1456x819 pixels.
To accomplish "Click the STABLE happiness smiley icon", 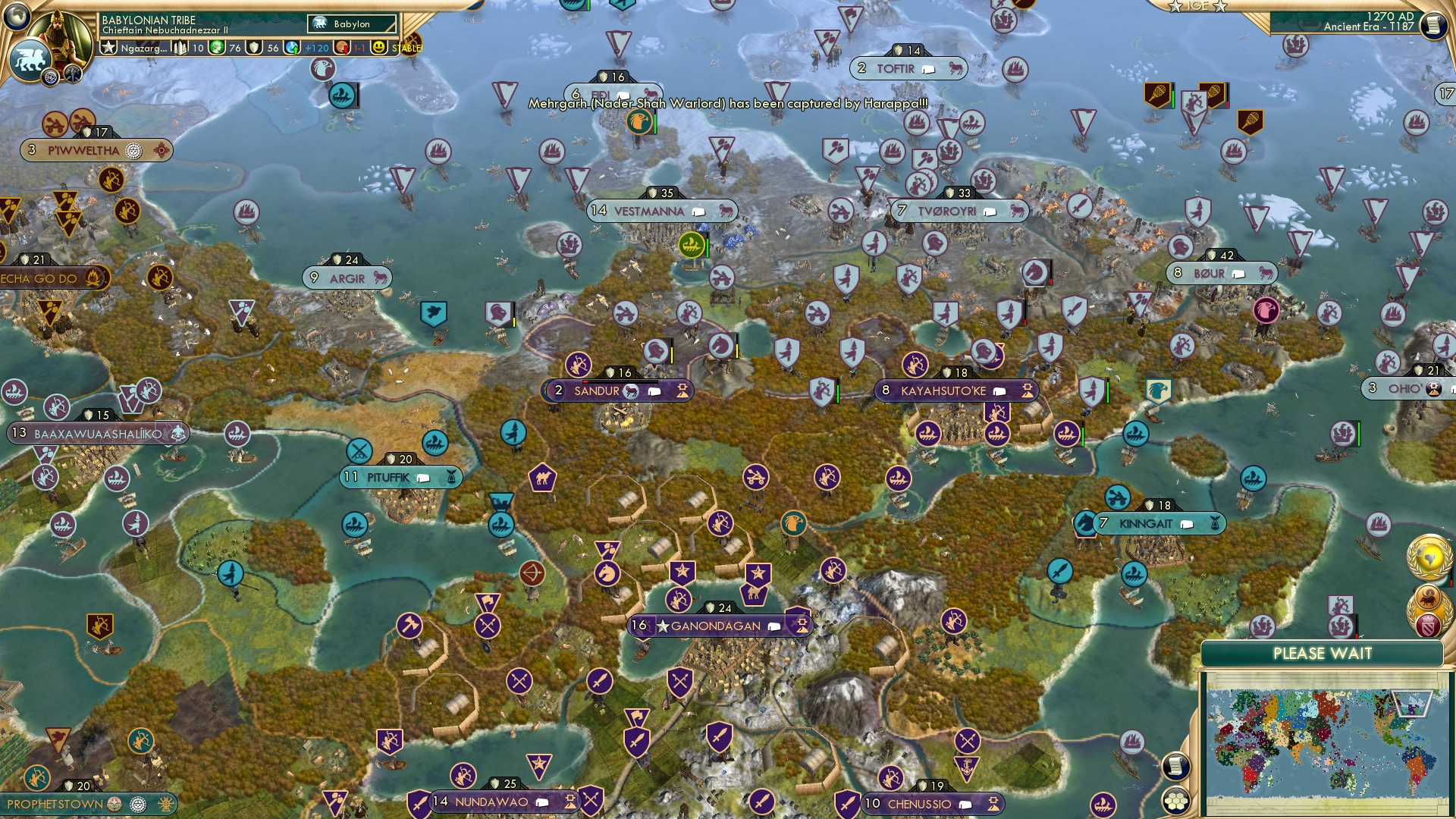I will [x=378, y=47].
